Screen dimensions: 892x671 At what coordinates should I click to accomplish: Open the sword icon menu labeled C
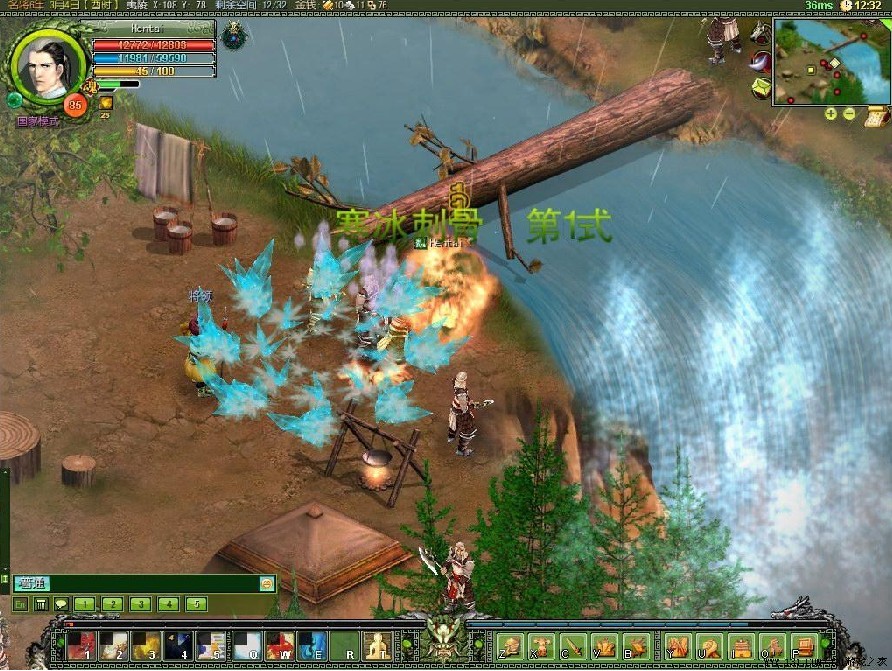[573, 646]
